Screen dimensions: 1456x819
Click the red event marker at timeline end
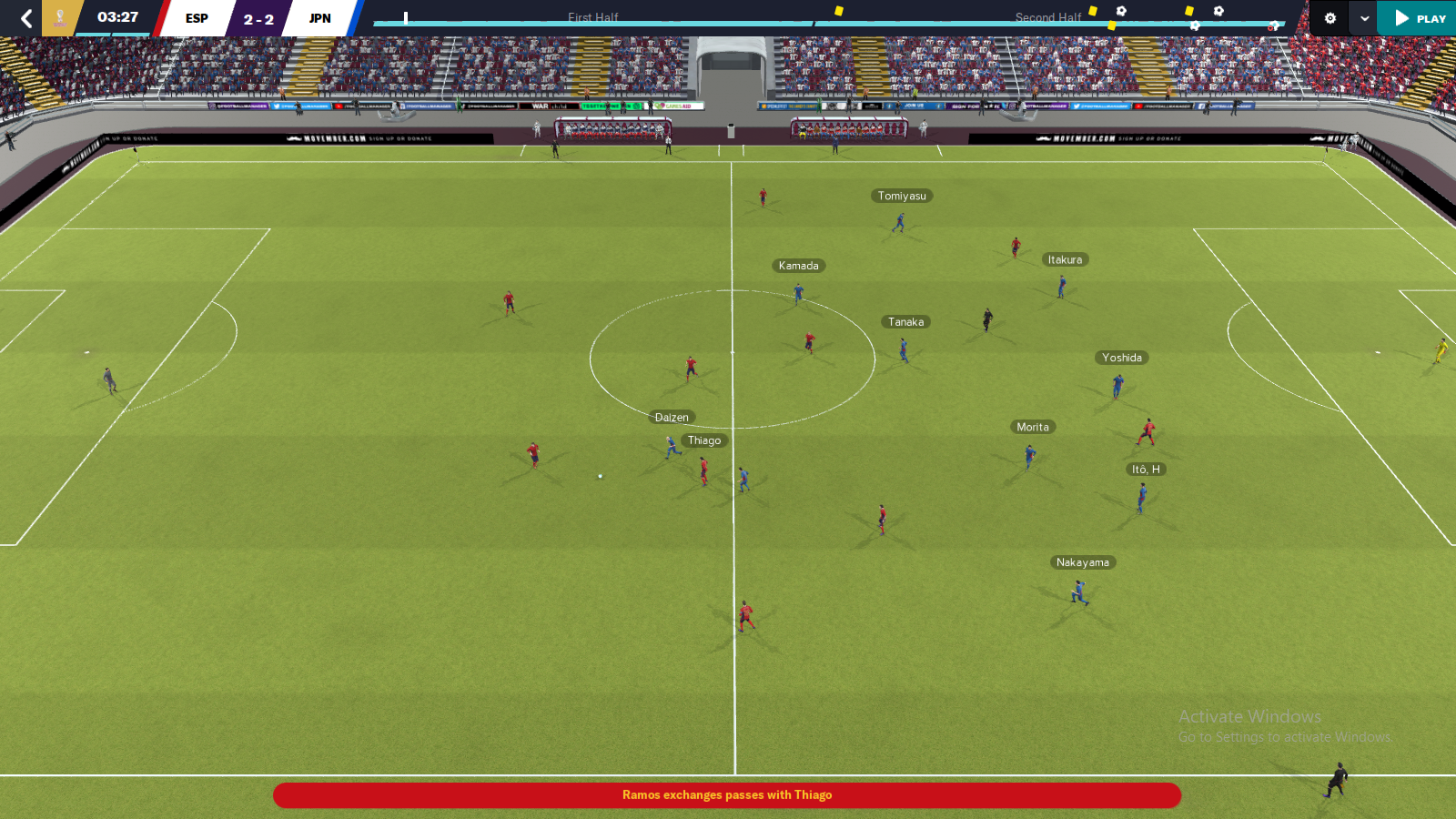(1270, 25)
